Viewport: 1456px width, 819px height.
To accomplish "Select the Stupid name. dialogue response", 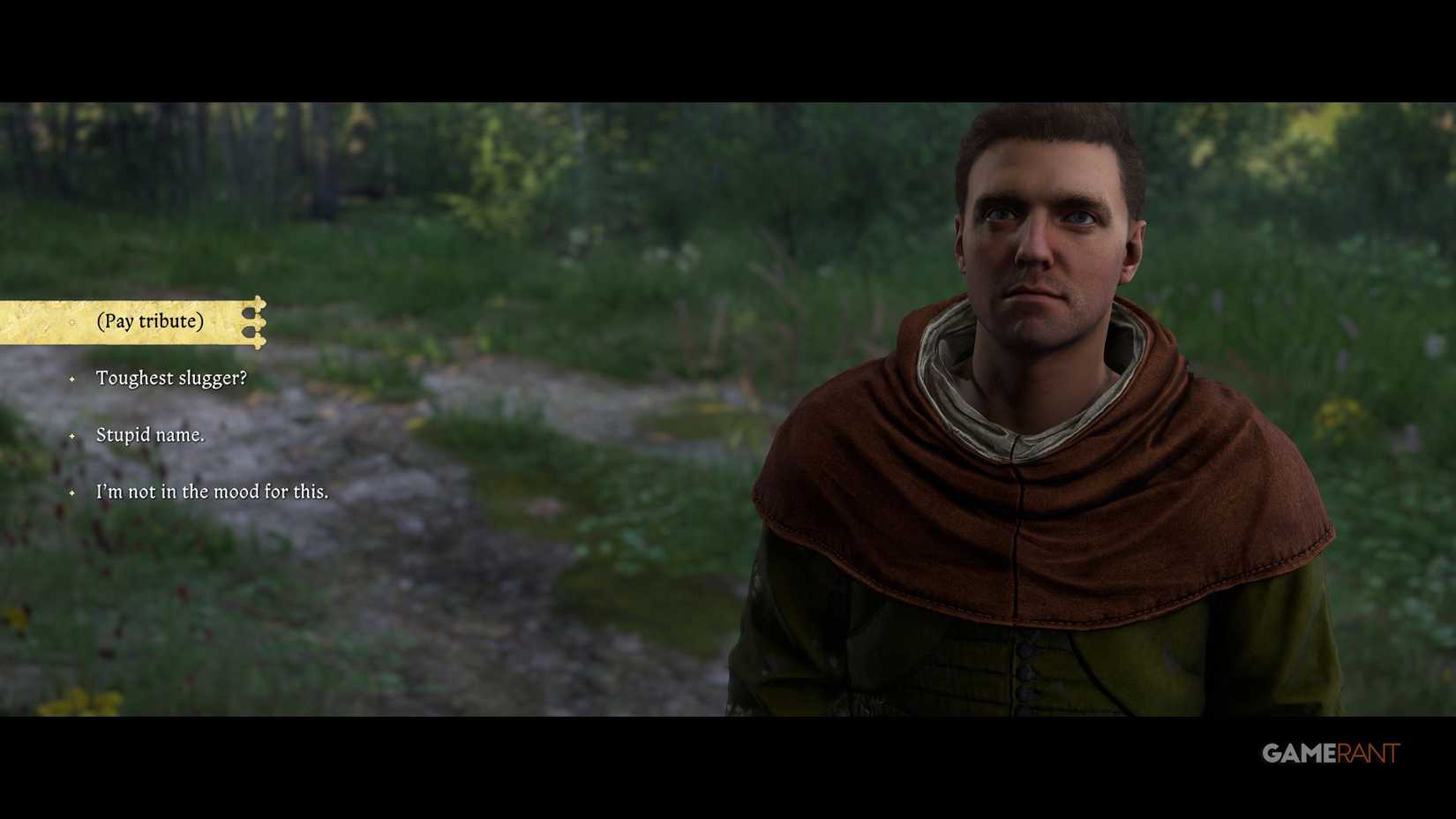I will click(151, 435).
